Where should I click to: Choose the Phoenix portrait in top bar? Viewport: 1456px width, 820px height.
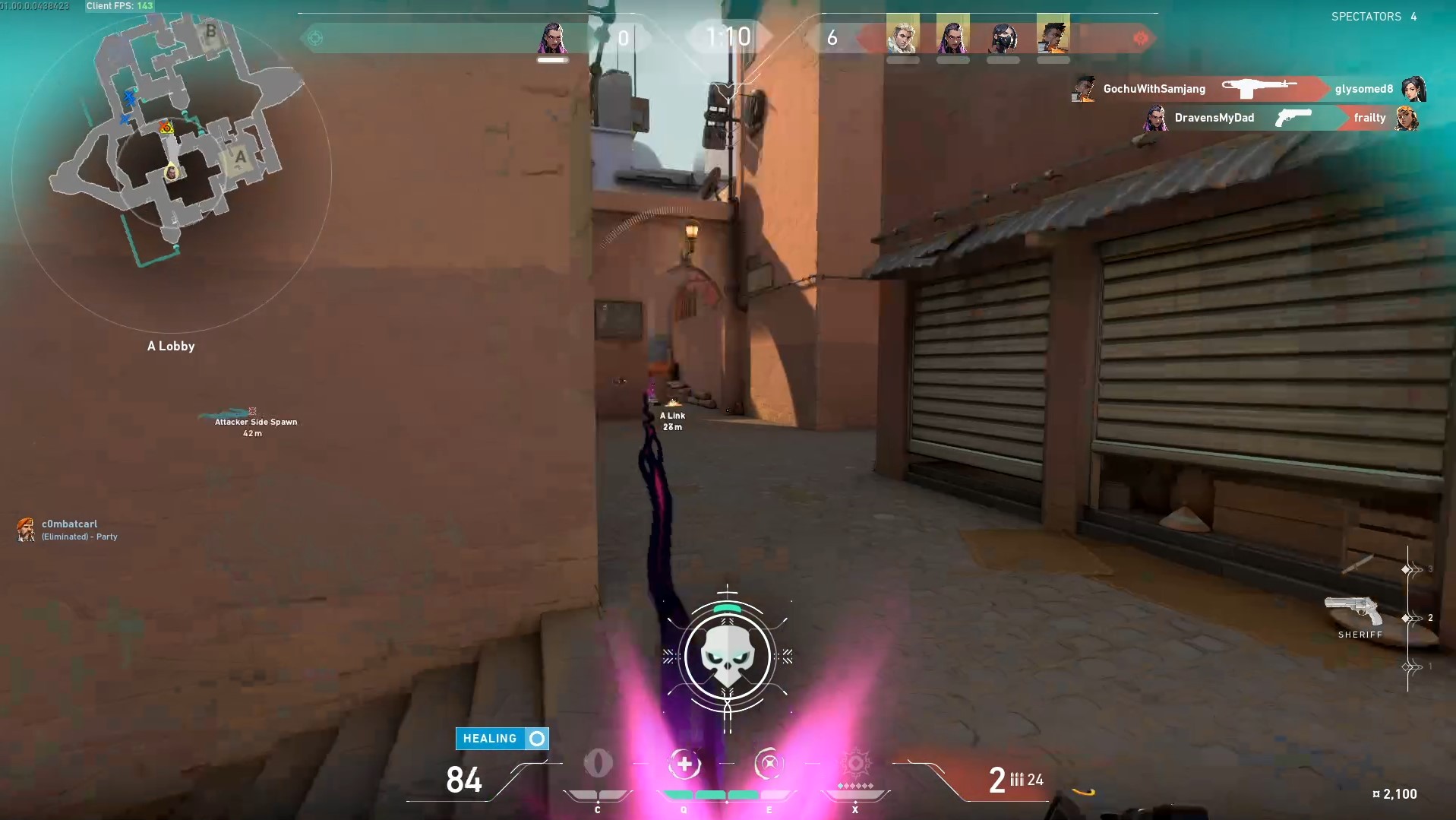[x=1053, y=34]
